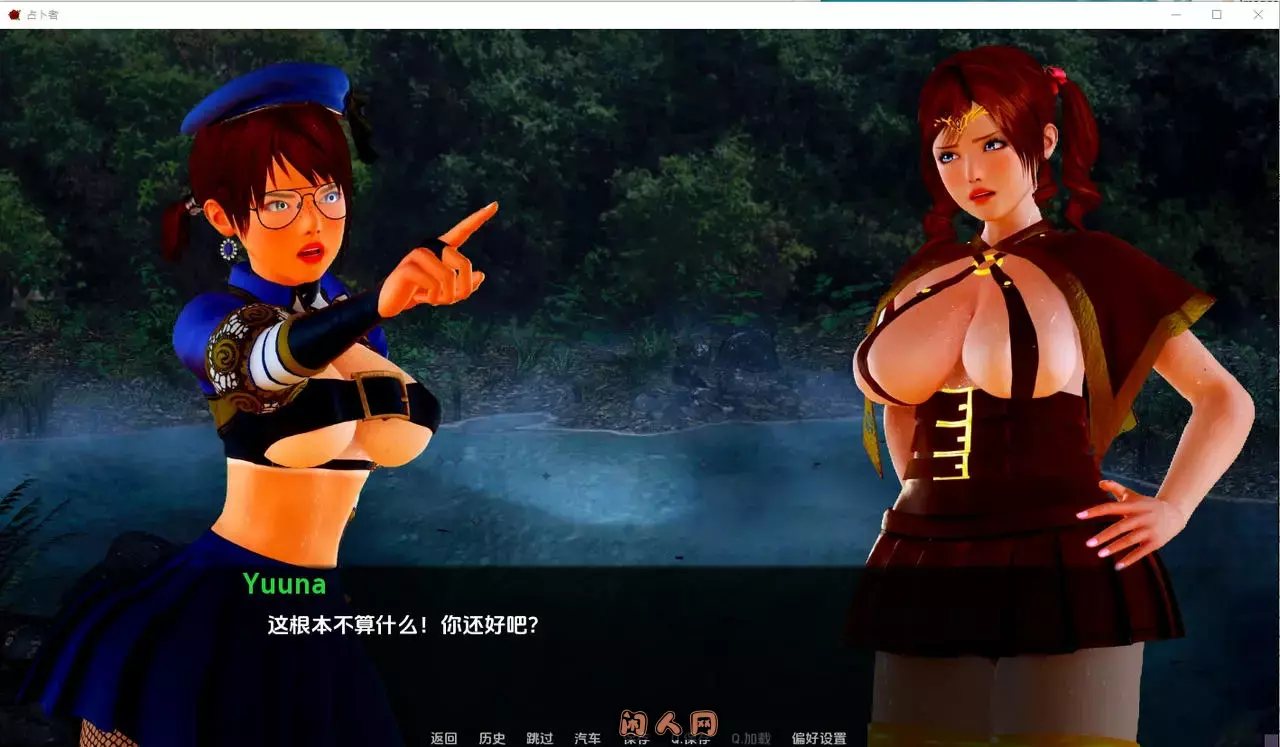1280x747 pixels.
Task: Click the rose icon in the title bar
Action: click(15, 15)
